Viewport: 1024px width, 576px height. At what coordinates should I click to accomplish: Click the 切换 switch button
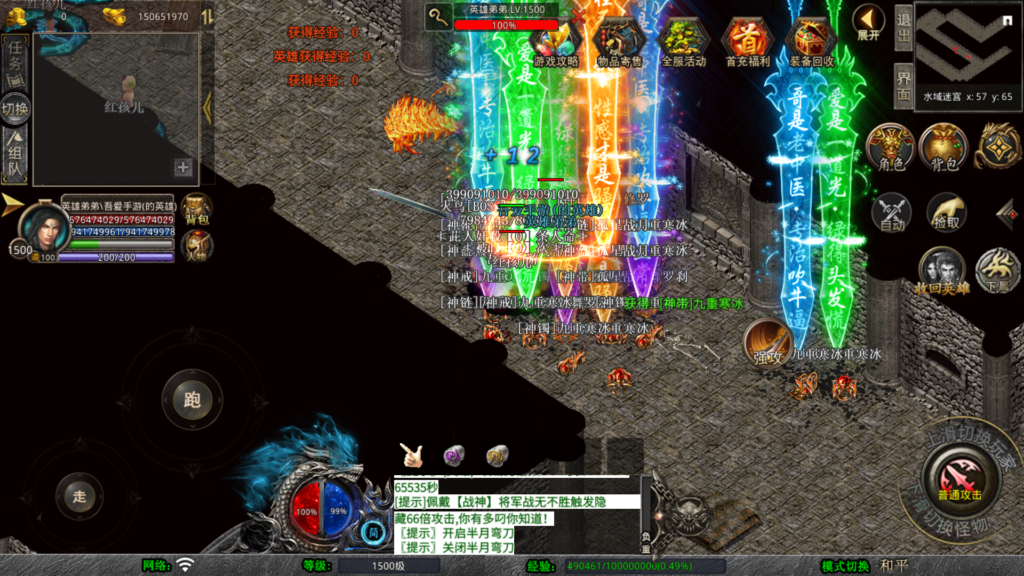point(15,107)
